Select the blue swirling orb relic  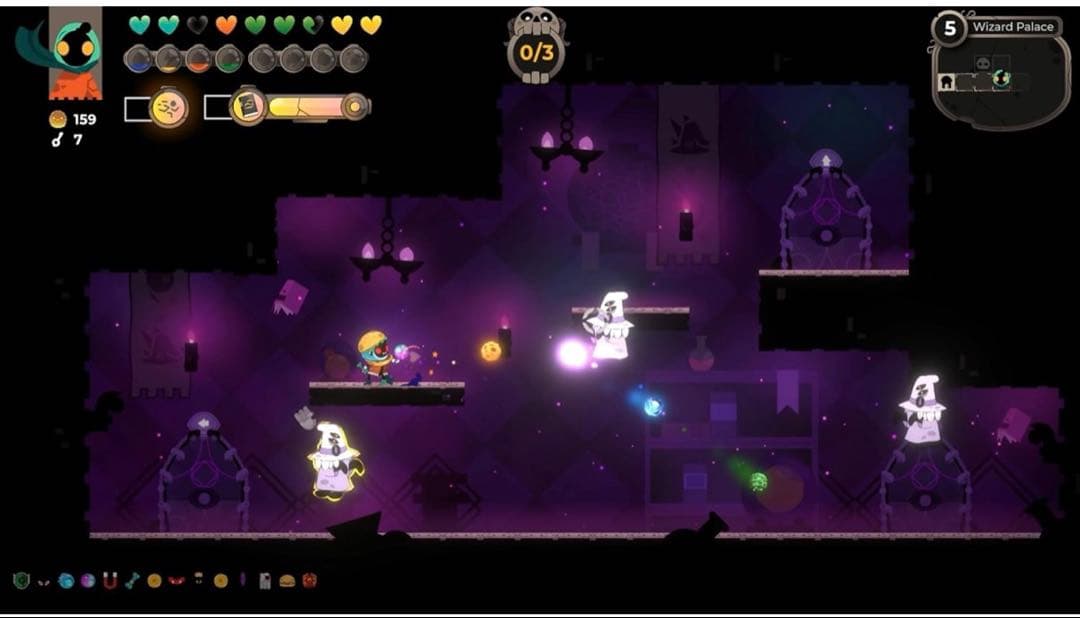(x=66, y=580)
